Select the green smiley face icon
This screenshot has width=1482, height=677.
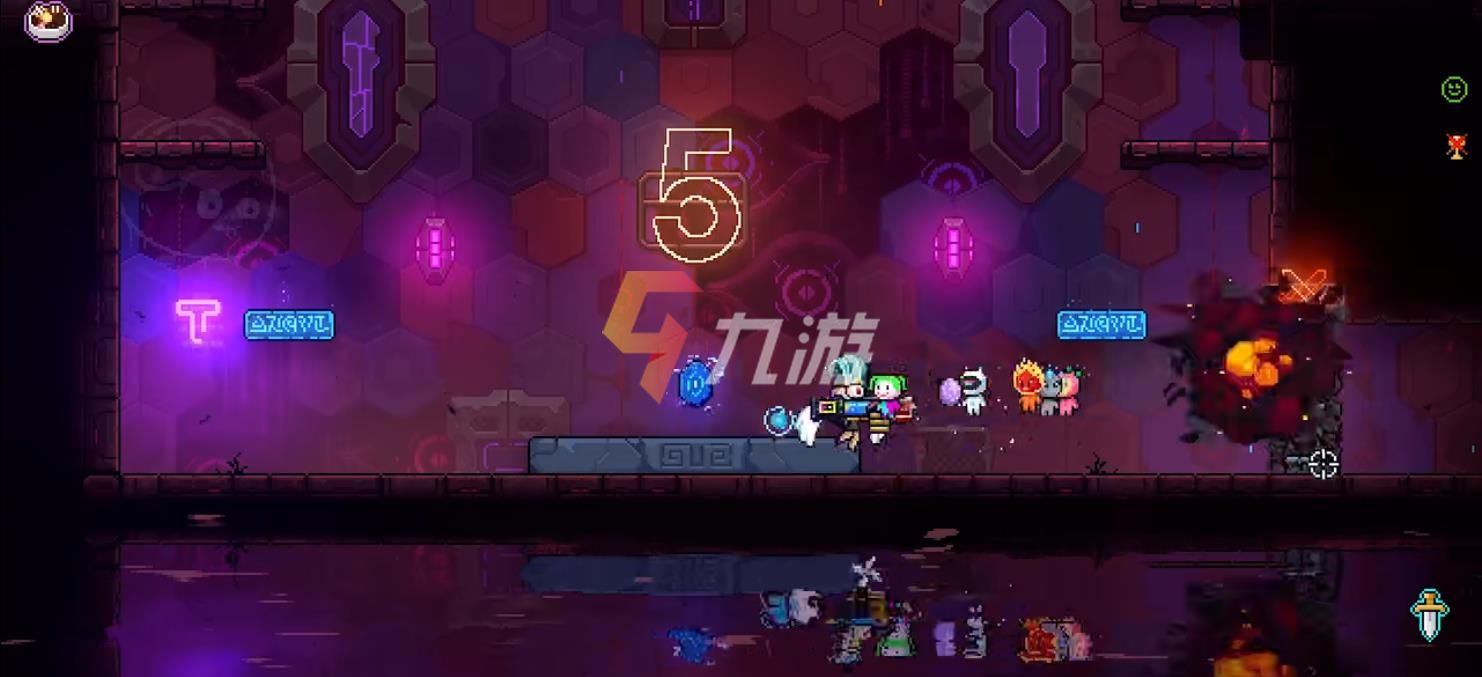coord(1454,89)
